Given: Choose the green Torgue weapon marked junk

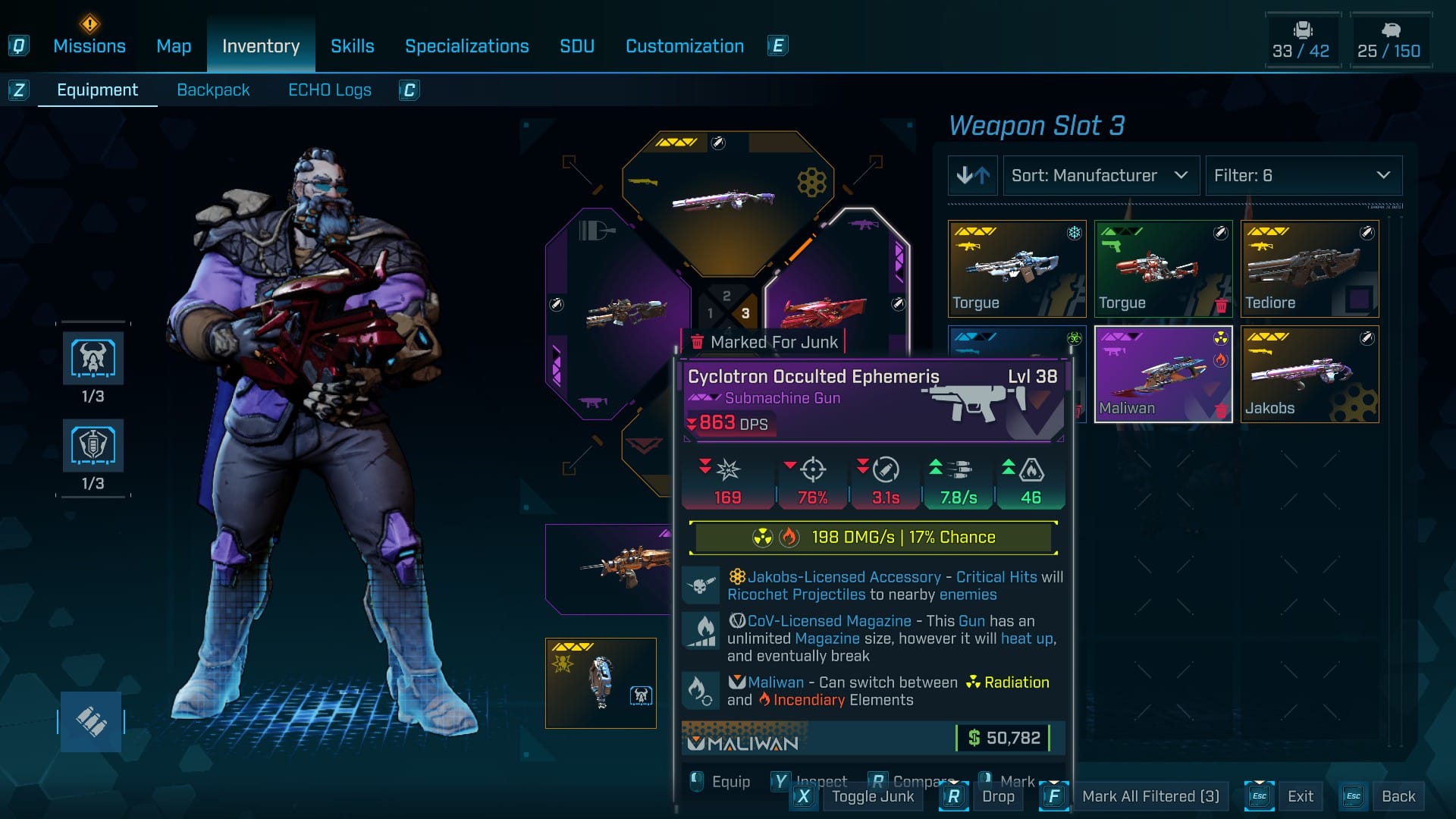Looking at the screenshot, I should pos(1163,268).
